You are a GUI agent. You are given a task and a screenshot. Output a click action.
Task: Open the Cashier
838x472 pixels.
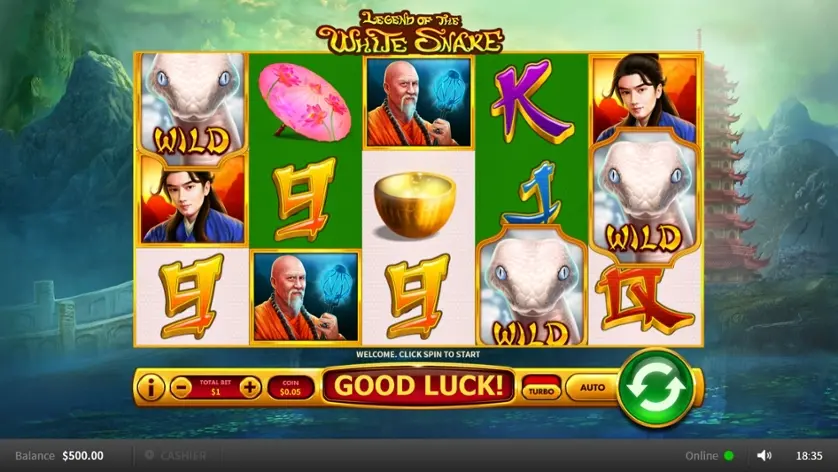pyautogui.click(x=176, y=456)
